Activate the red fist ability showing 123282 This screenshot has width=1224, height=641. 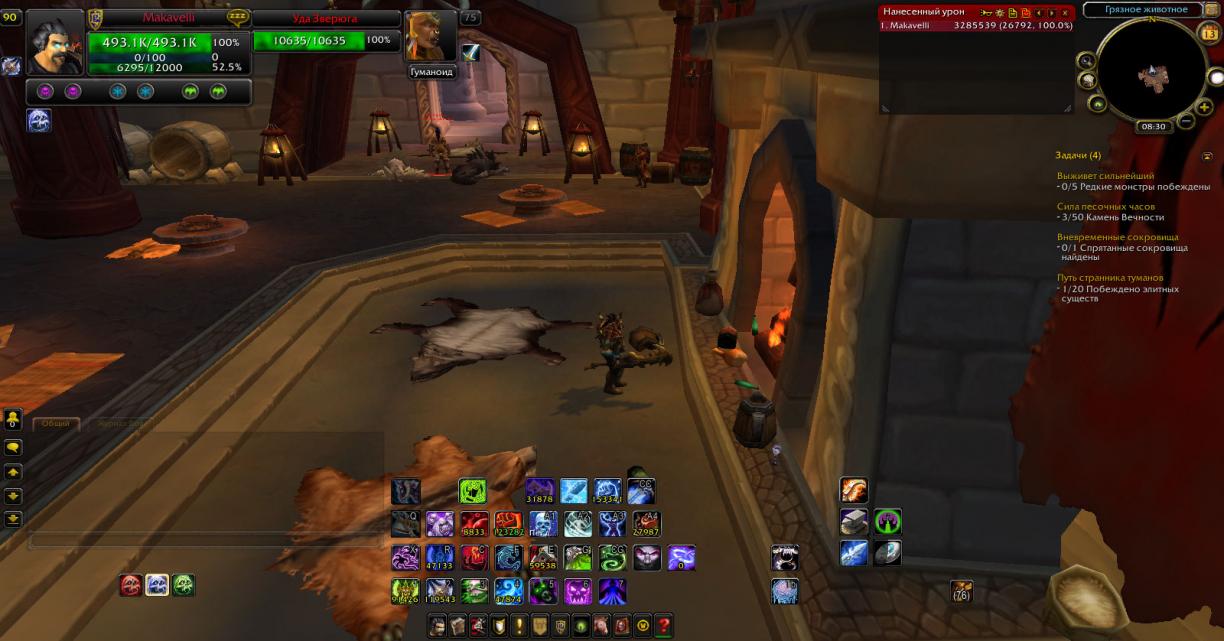click(508, 524)
